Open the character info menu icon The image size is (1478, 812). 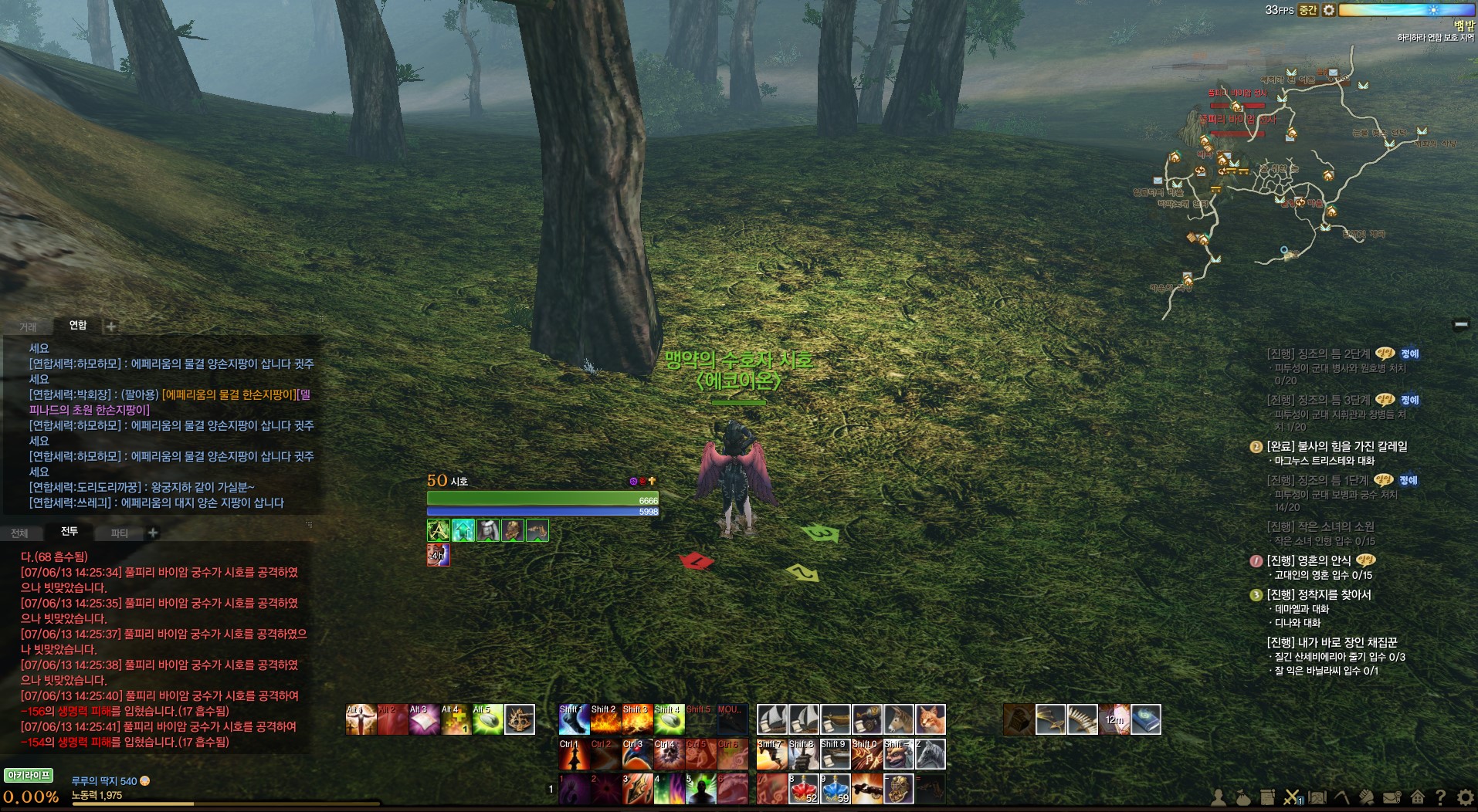click(1219, 797)
